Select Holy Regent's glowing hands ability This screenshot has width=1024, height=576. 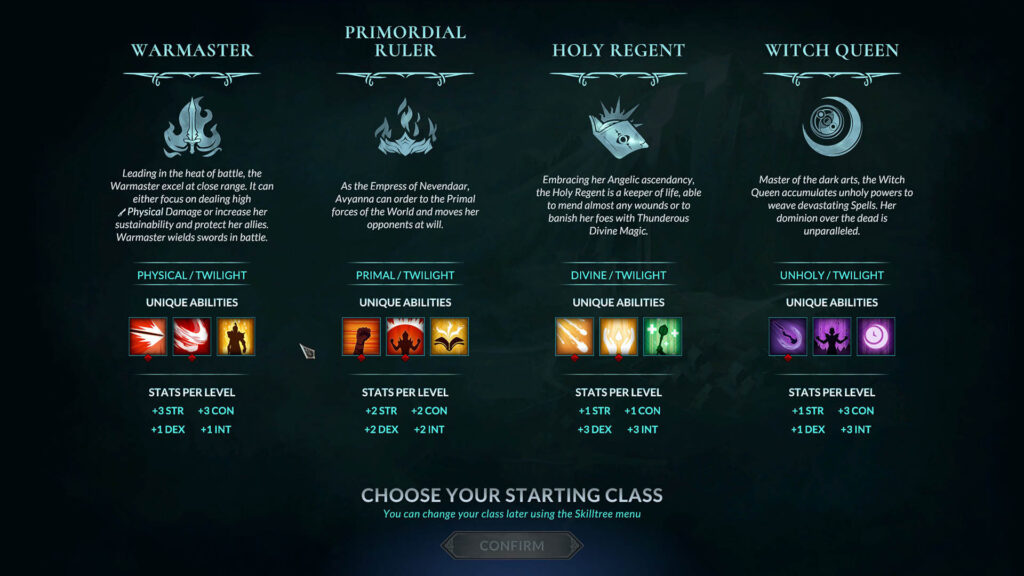click(618, 337)
